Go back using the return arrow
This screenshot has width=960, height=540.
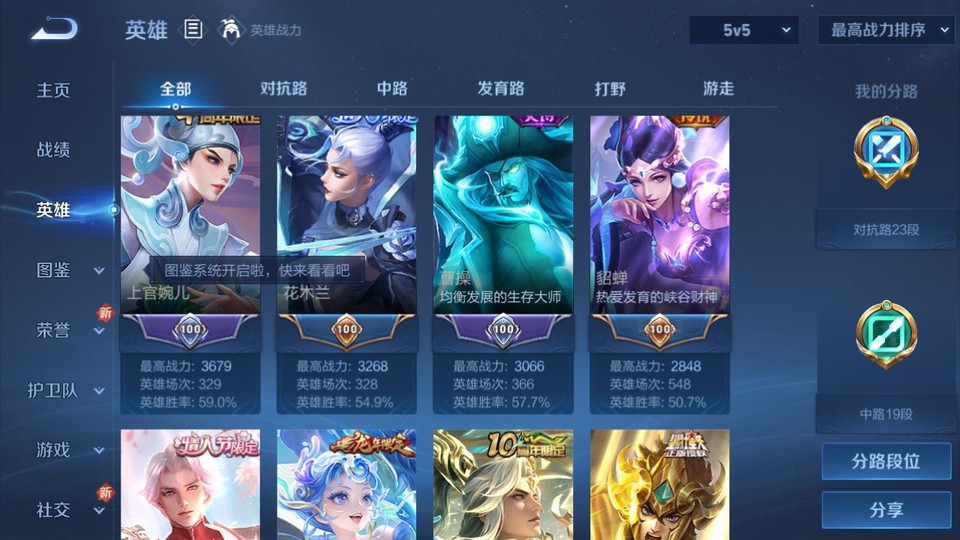coord(53,30)
